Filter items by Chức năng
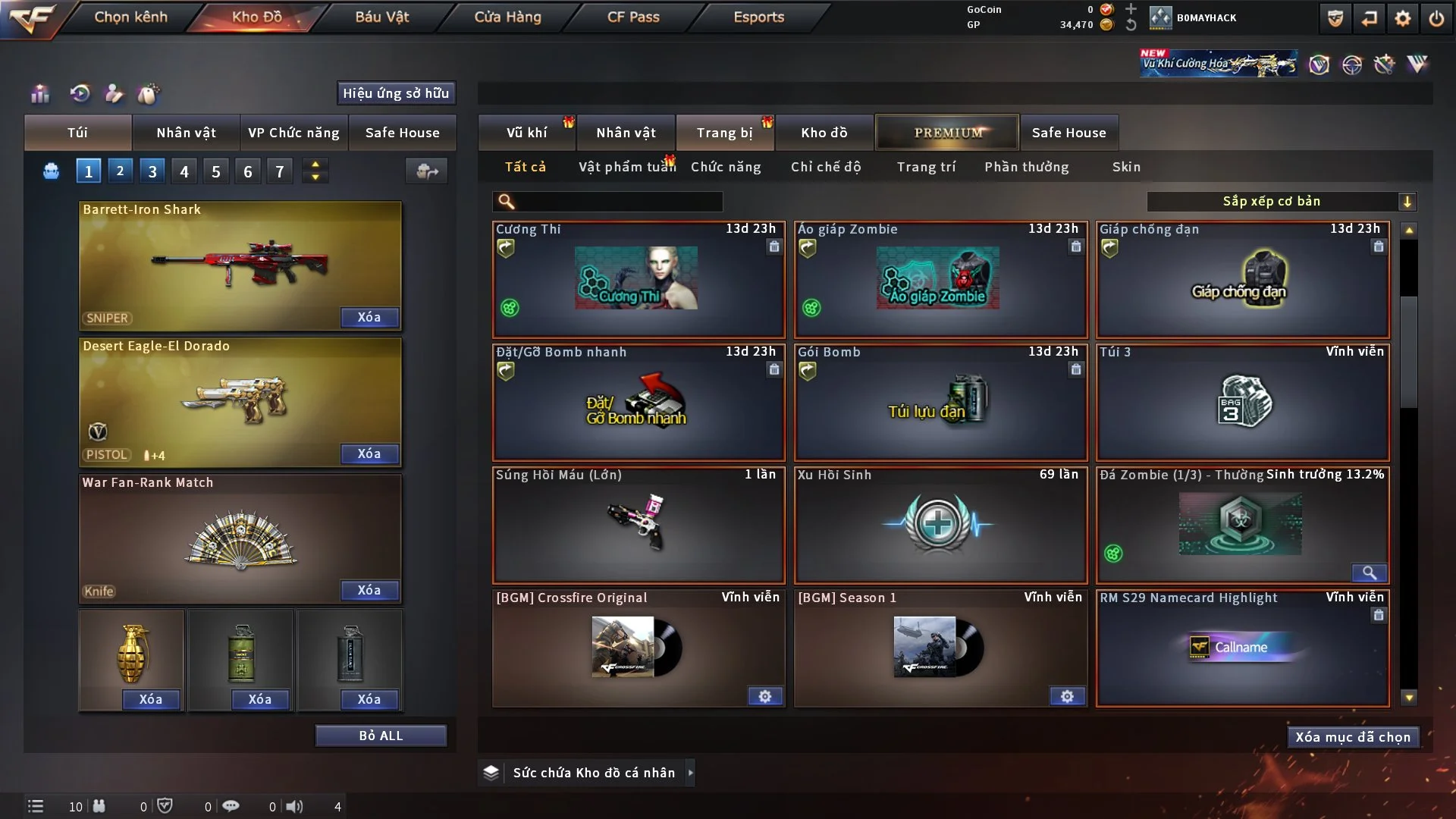Image resolution: width=1456 pixels, height=819 pixels. click(x=726, y=167)
